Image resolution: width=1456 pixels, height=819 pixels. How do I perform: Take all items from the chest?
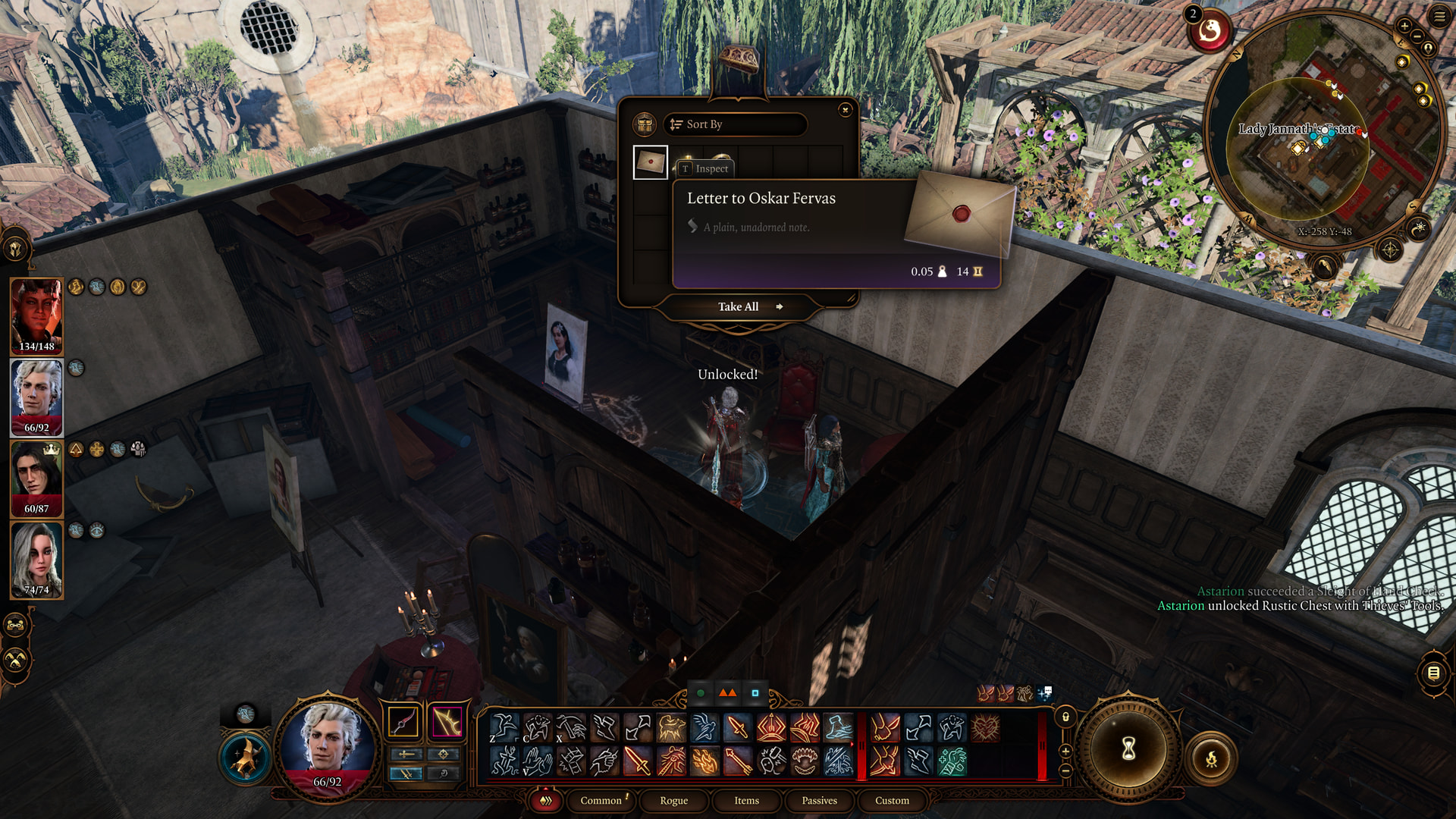[739, 306]
